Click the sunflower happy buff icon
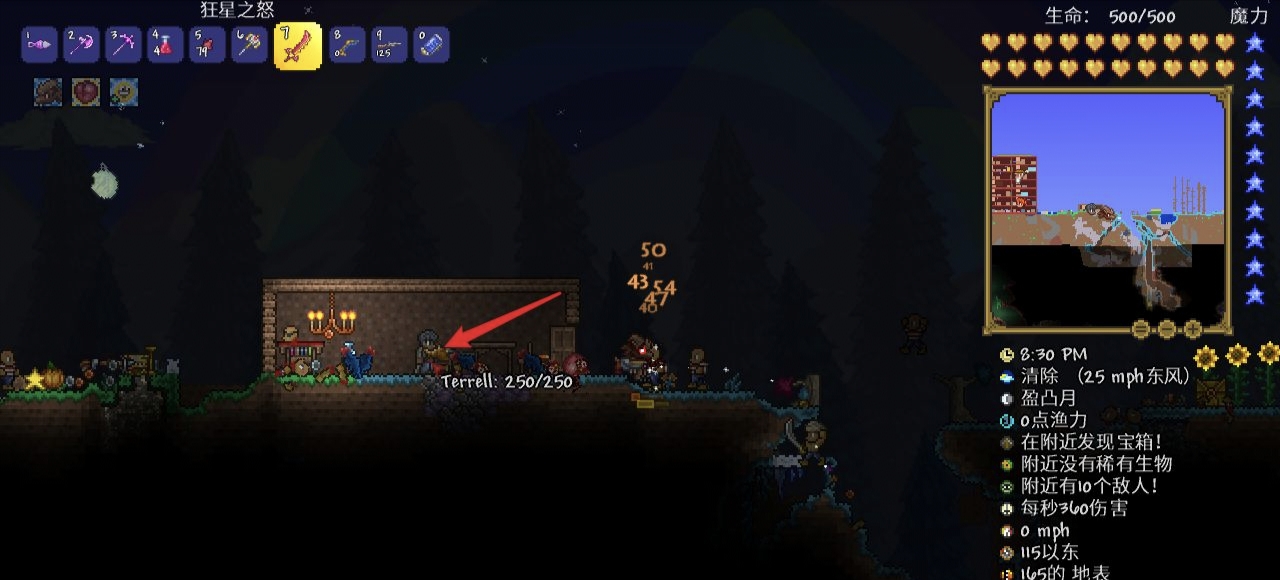 tap(124, 93)
